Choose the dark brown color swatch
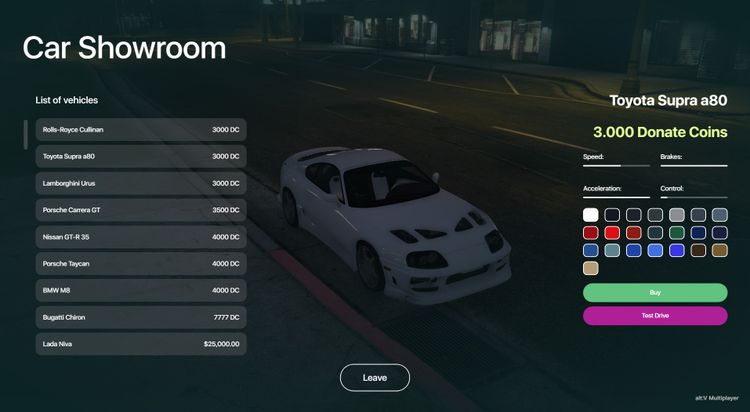Screen dimensions: 750x412 point(698,250)
